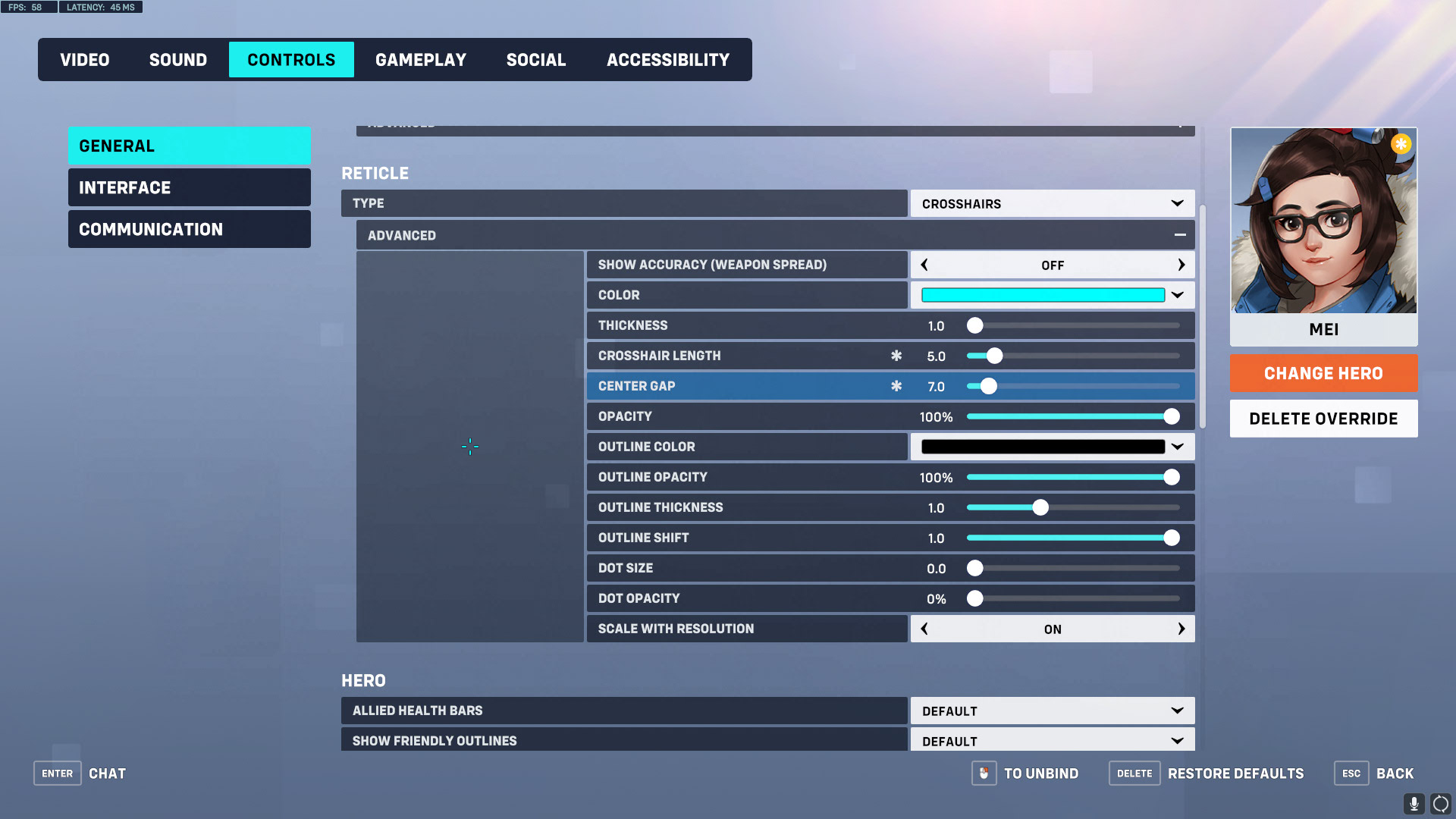1456x819 pixels.
Task: Click the crosshair preview in the reticle panel
Action: [x=470, y=447]
